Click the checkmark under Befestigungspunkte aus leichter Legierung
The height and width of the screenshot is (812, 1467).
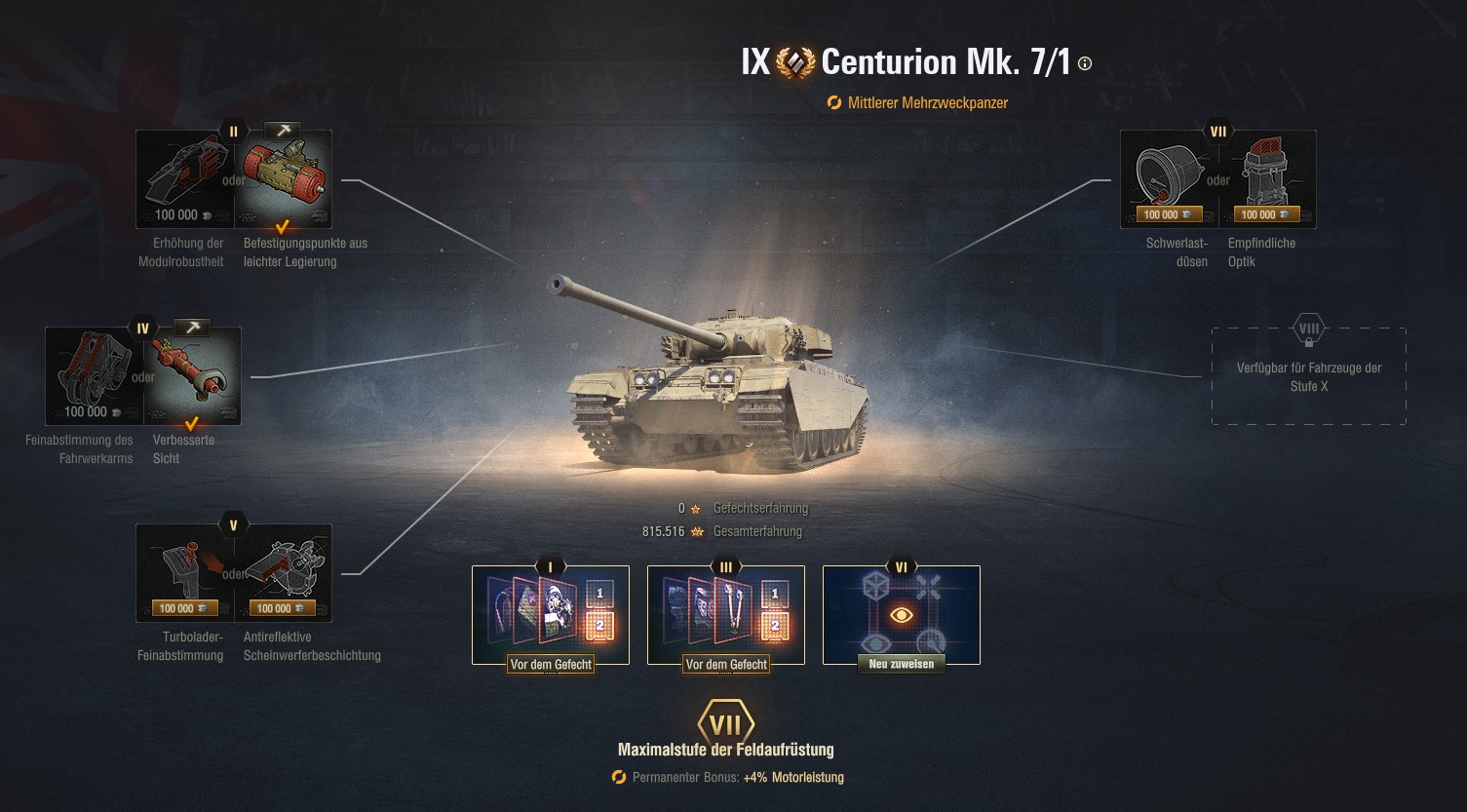(282, 226)
